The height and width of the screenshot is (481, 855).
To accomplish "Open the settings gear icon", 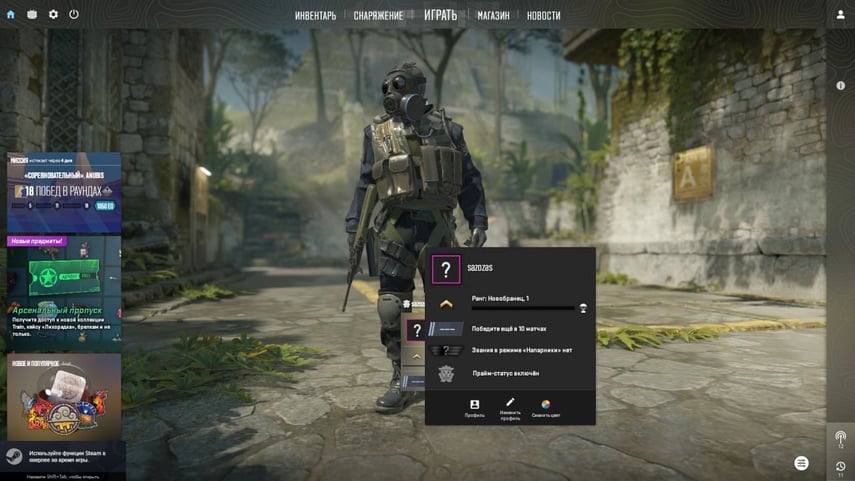I will click(53, 15).
